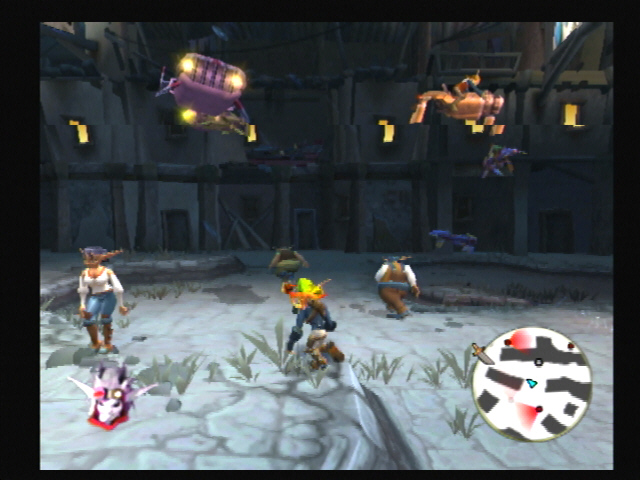Viewport: 640px width, 480px height.
Task: Click the circular city minimap
Action: pos(531,385)
